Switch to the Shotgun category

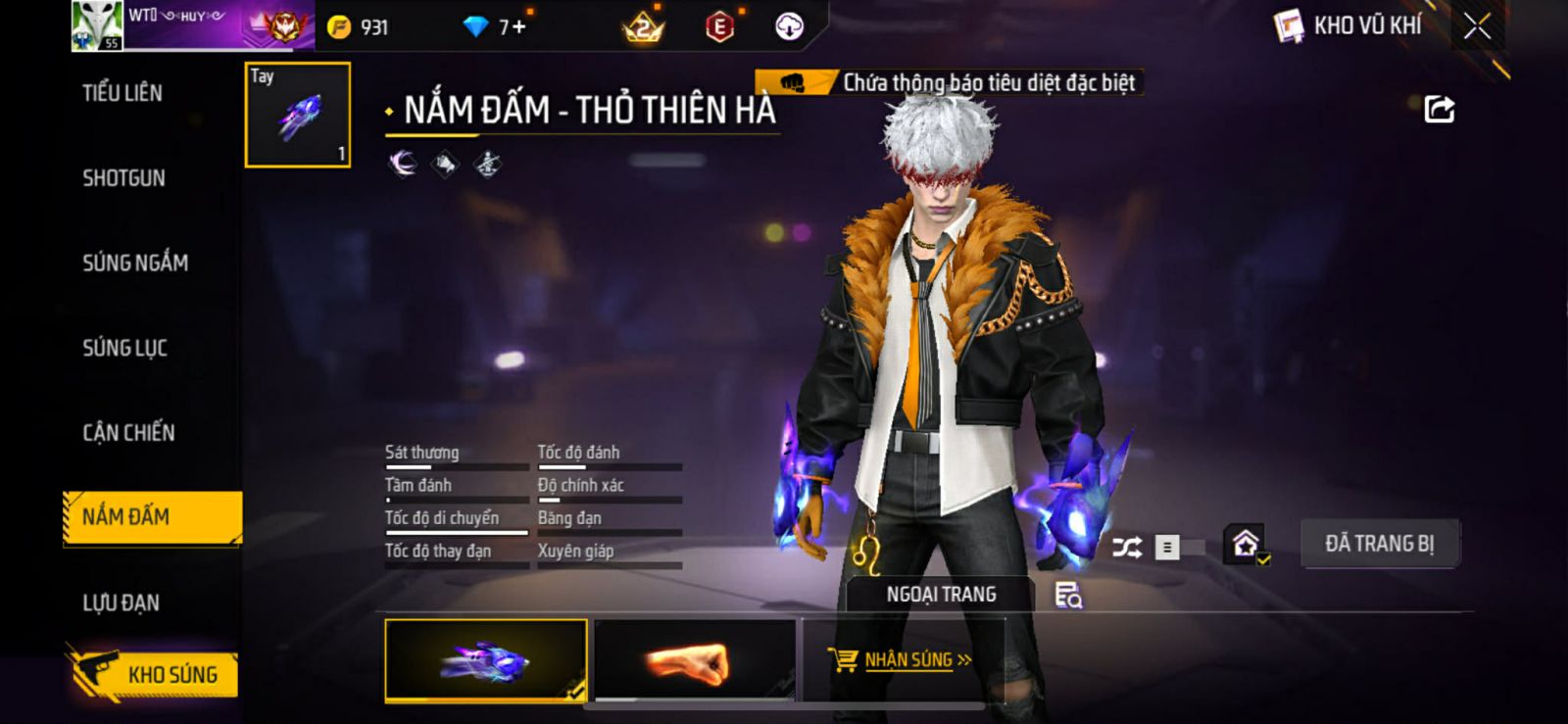tap(123, 178)
